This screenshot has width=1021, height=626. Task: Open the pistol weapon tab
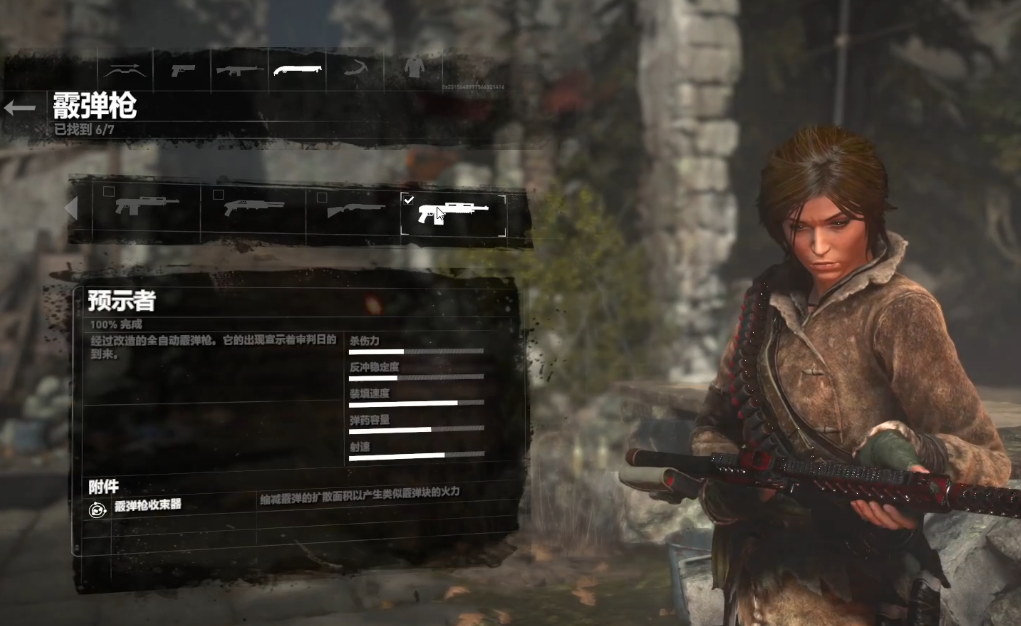183,71
